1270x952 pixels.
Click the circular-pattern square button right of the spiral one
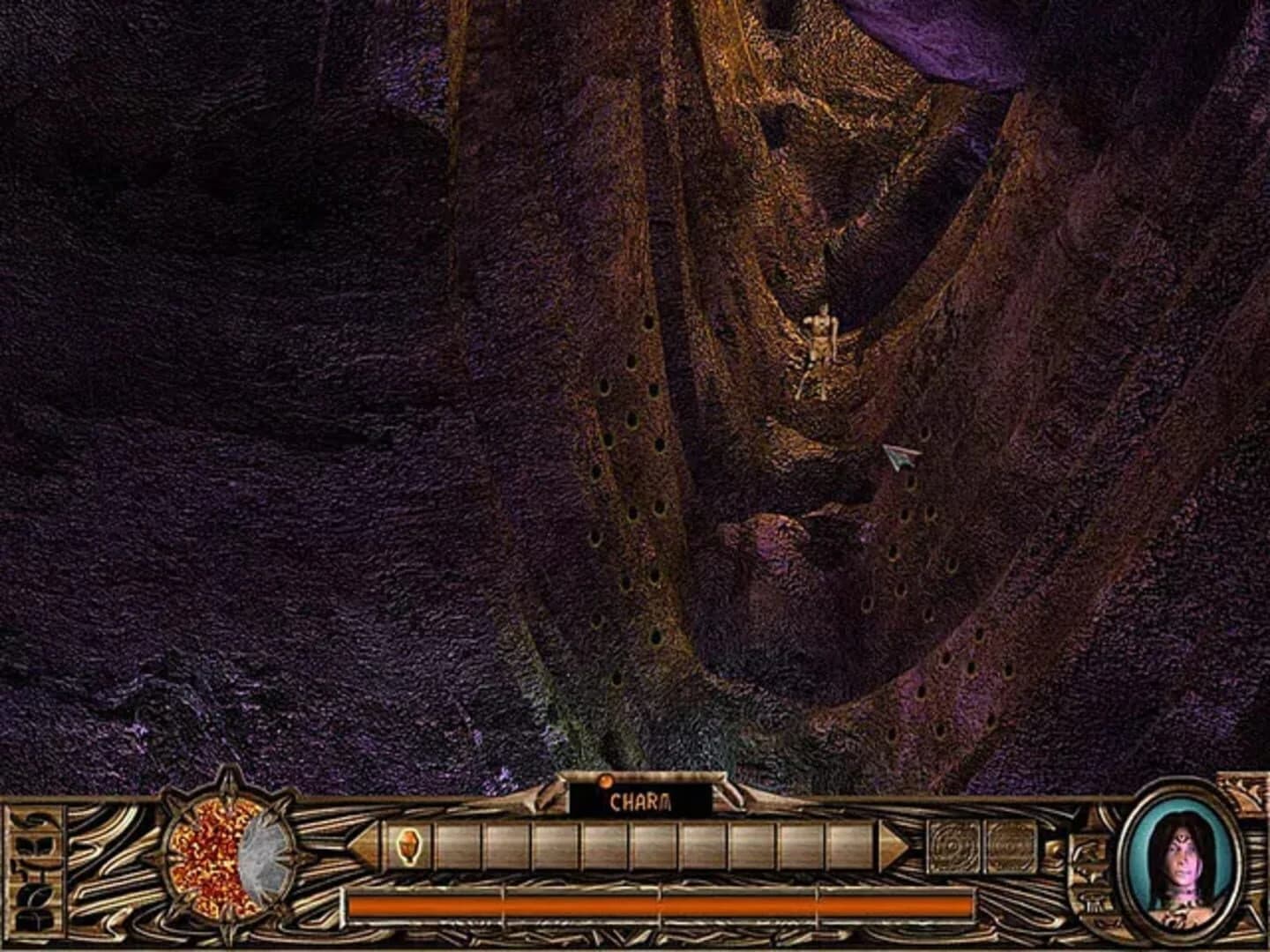click(x=1012, y=846)
